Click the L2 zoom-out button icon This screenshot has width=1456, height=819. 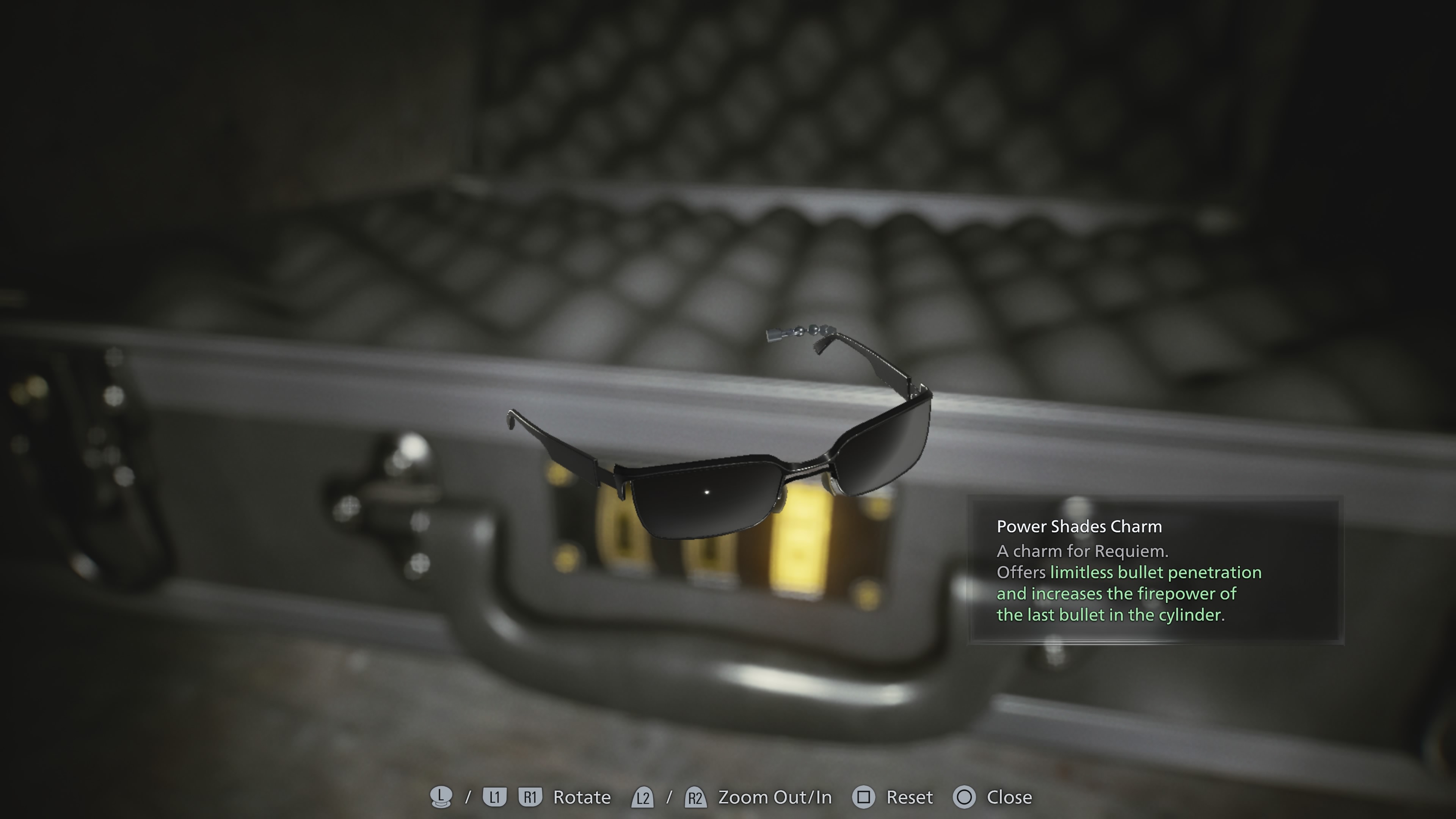click(643, 797)
